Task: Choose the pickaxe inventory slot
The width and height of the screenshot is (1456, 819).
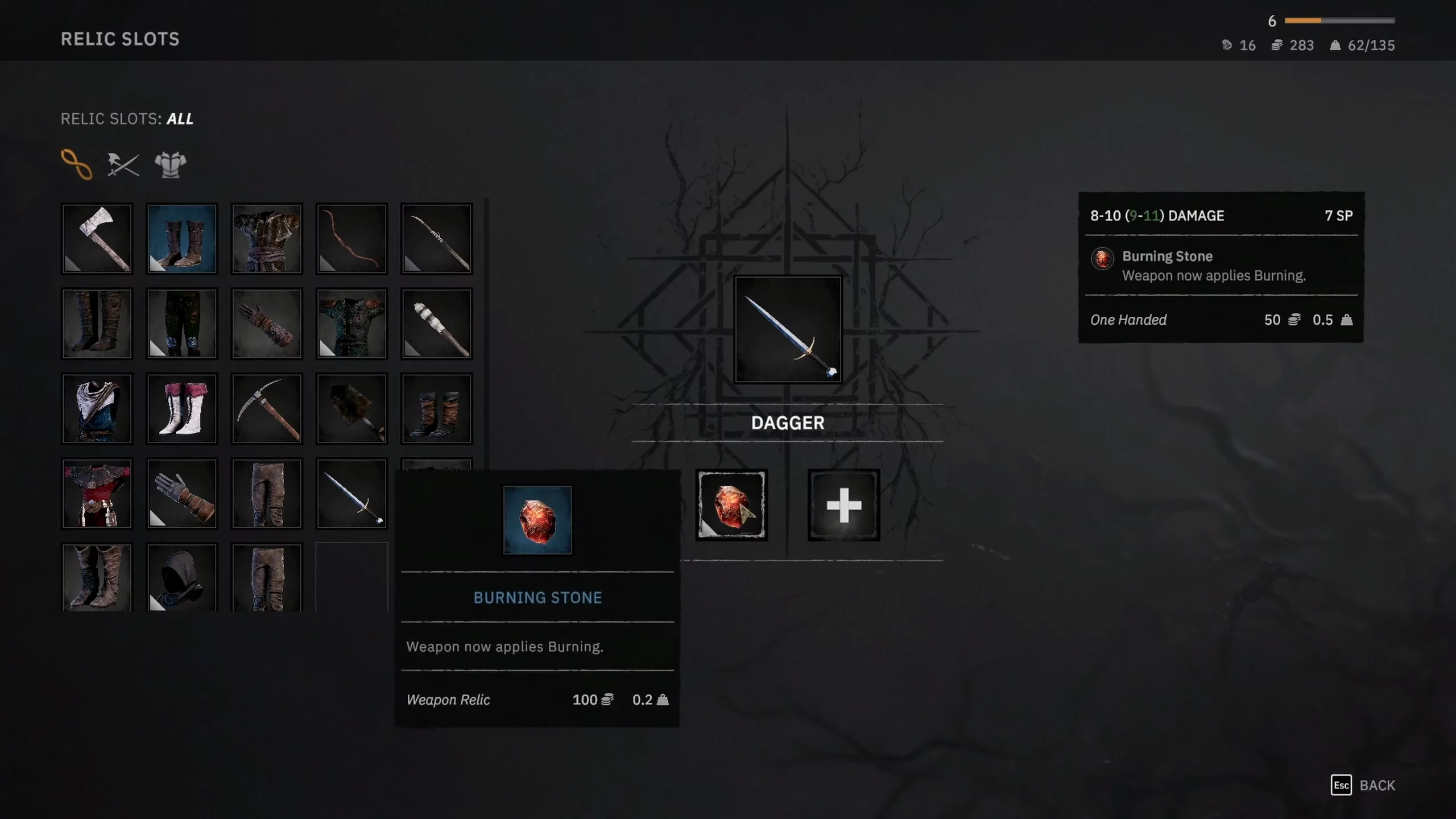Action: click(267, 409)
